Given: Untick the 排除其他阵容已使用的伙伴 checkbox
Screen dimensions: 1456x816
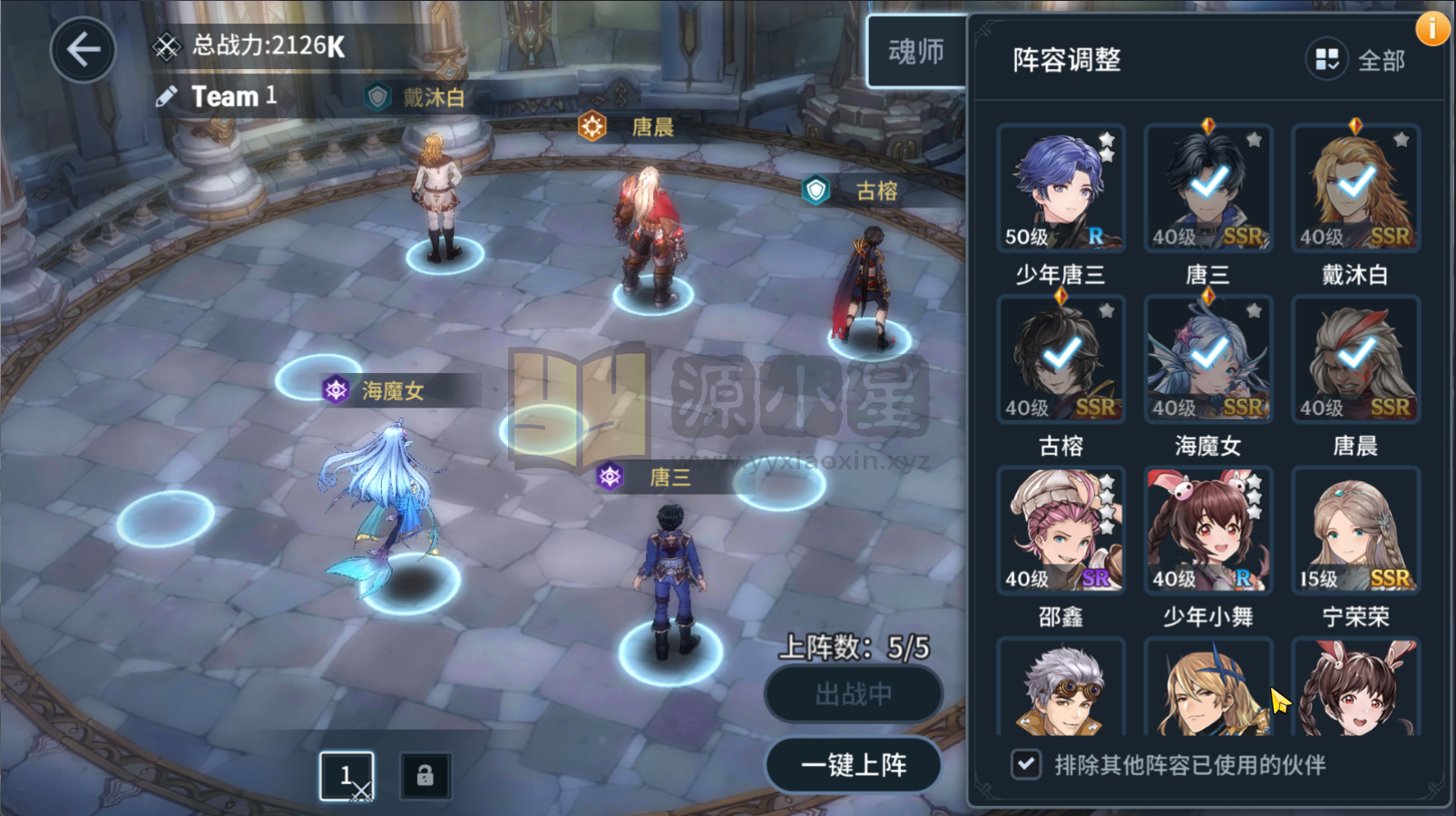Looking at the screenshot, I should 1026,765.
